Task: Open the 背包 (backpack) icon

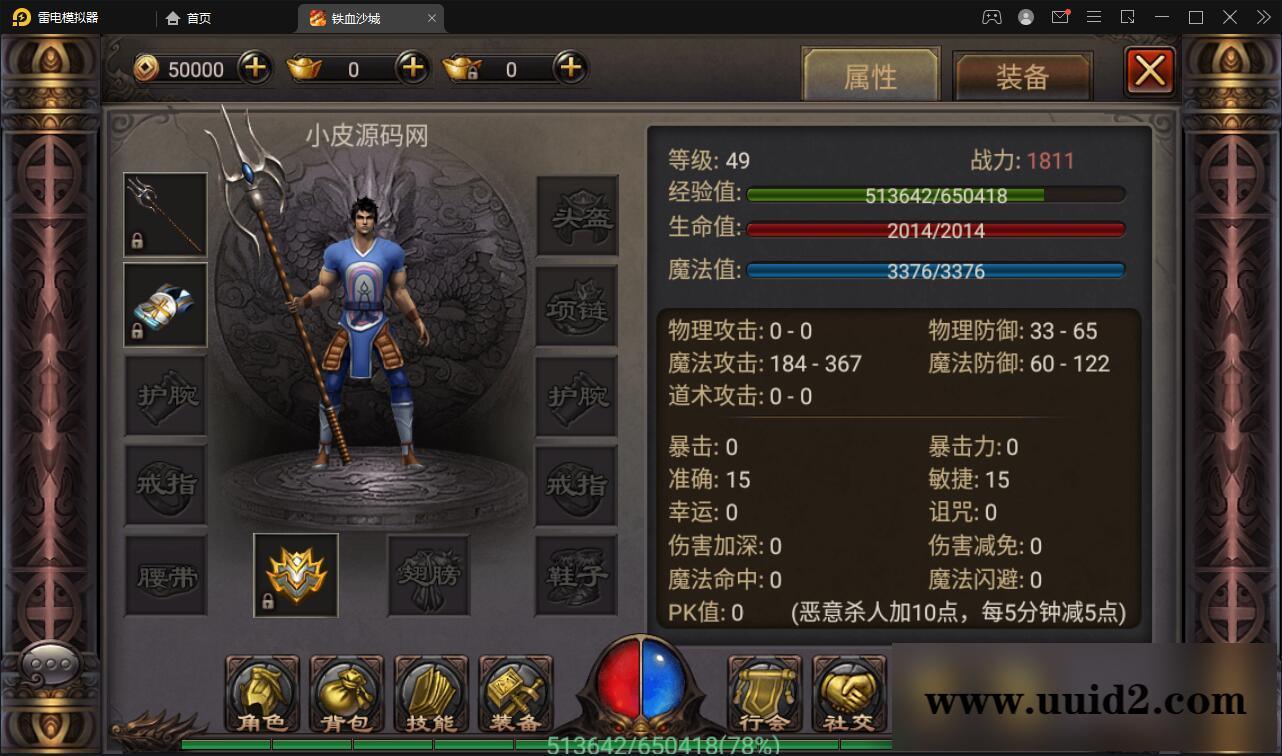Action: tap(345, 693)
